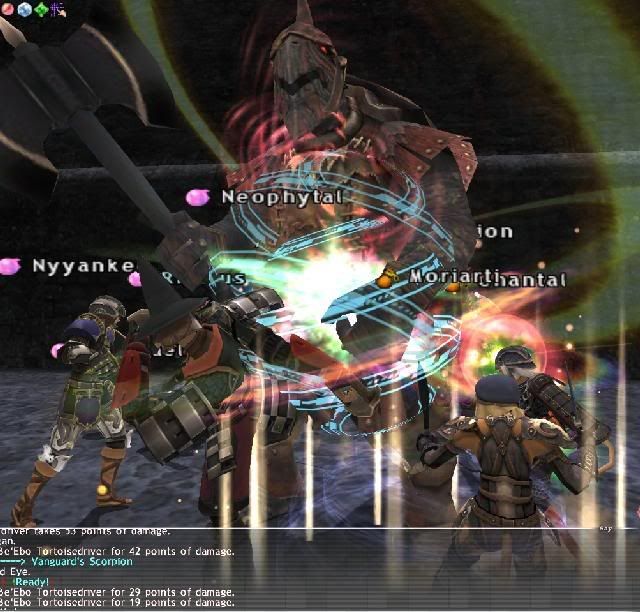The image size is (640, 612).
Task: Target the player nameplate Neophytal
Action: point(281,197)
